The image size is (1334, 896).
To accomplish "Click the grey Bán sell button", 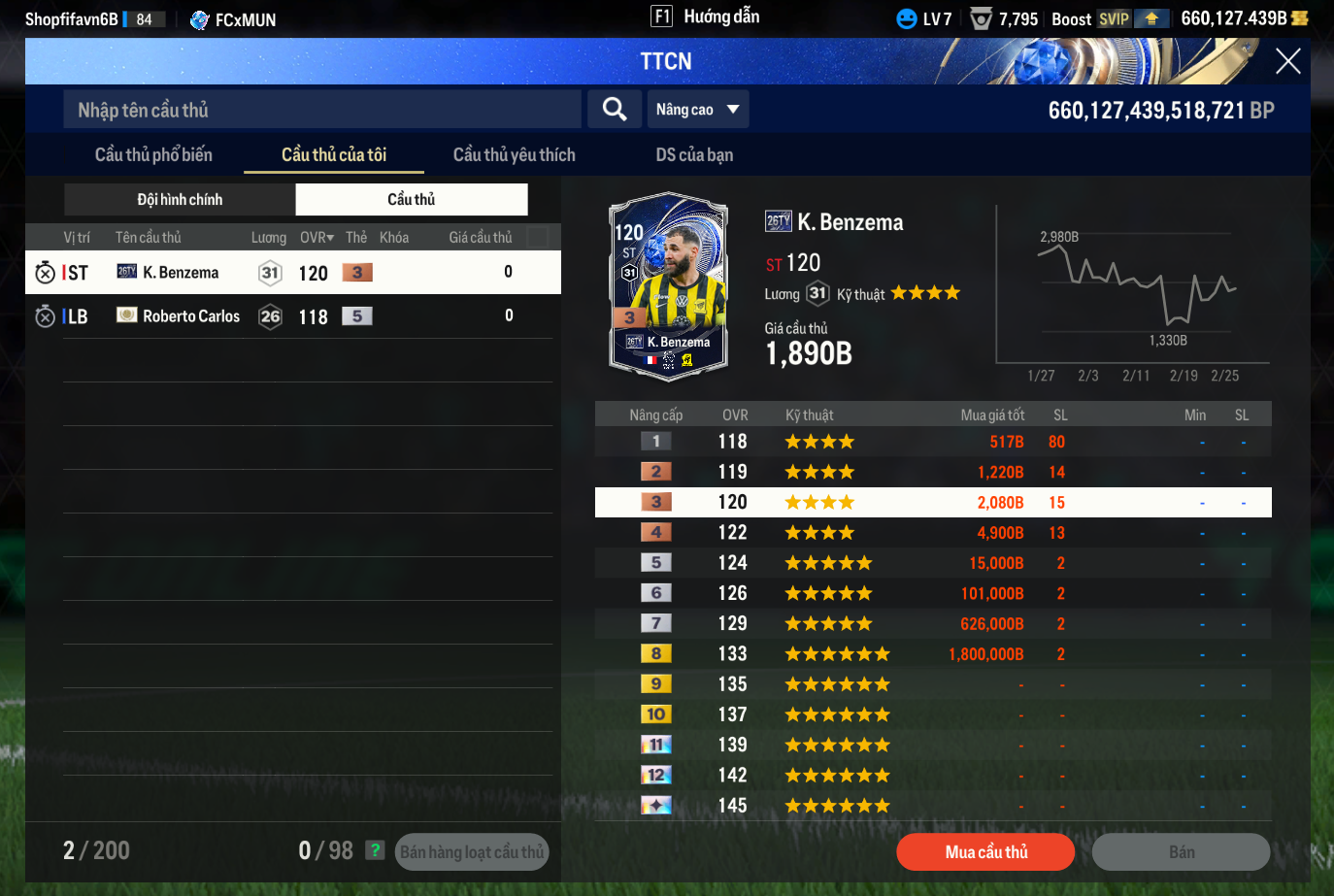I will [x=1181, y=852].
